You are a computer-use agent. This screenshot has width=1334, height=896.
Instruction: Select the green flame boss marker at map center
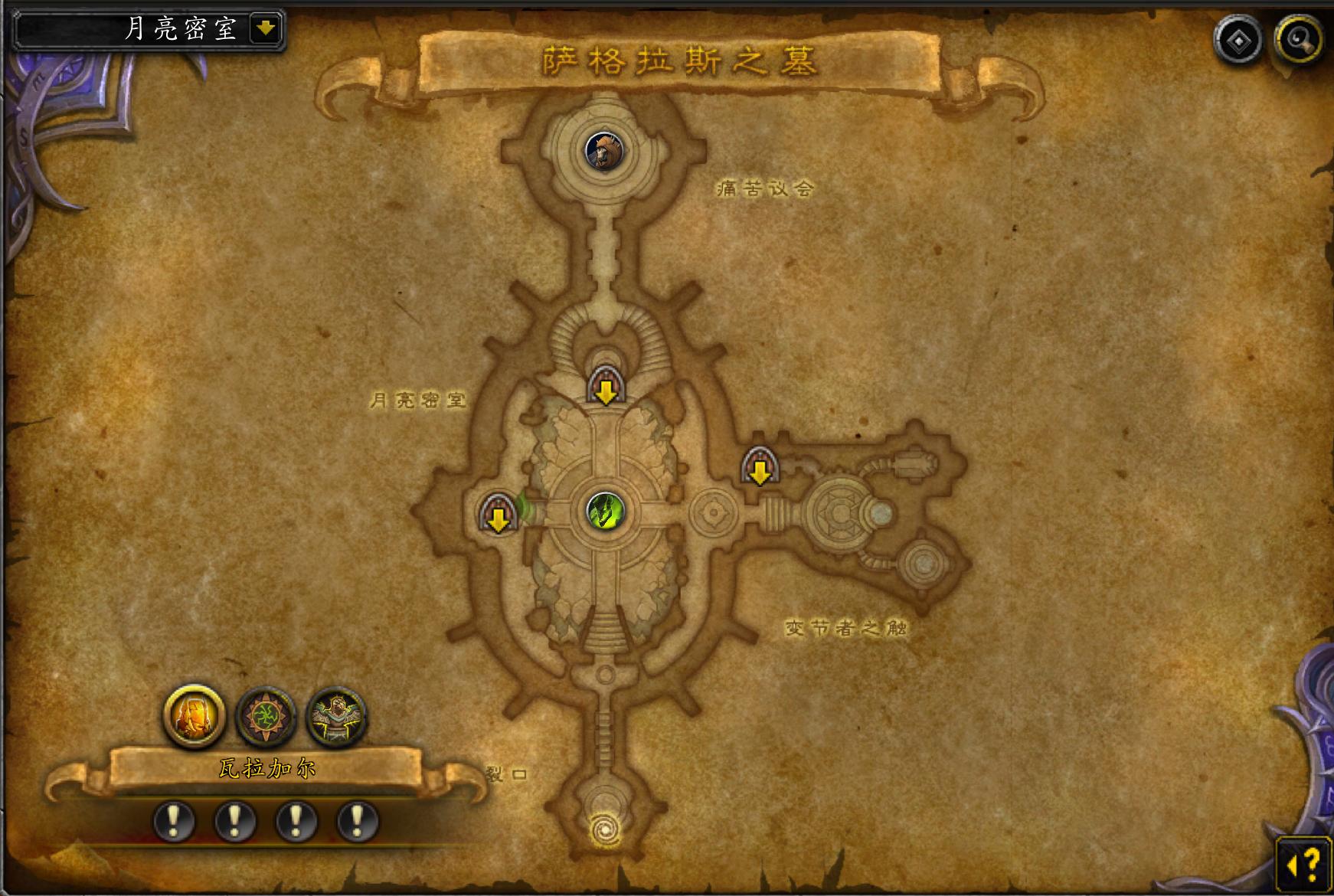point(605,510)
